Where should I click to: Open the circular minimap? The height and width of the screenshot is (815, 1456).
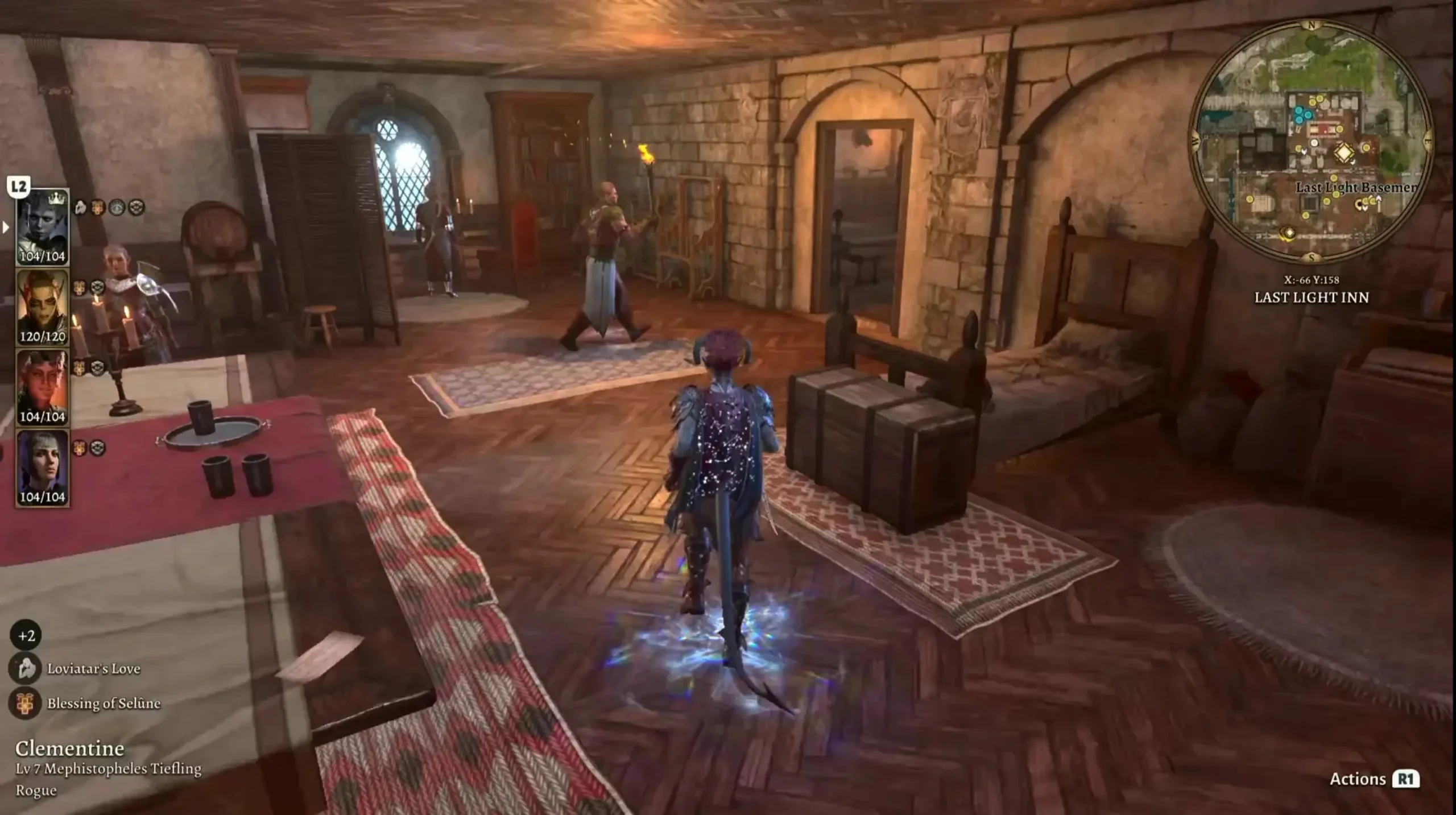1311,142
